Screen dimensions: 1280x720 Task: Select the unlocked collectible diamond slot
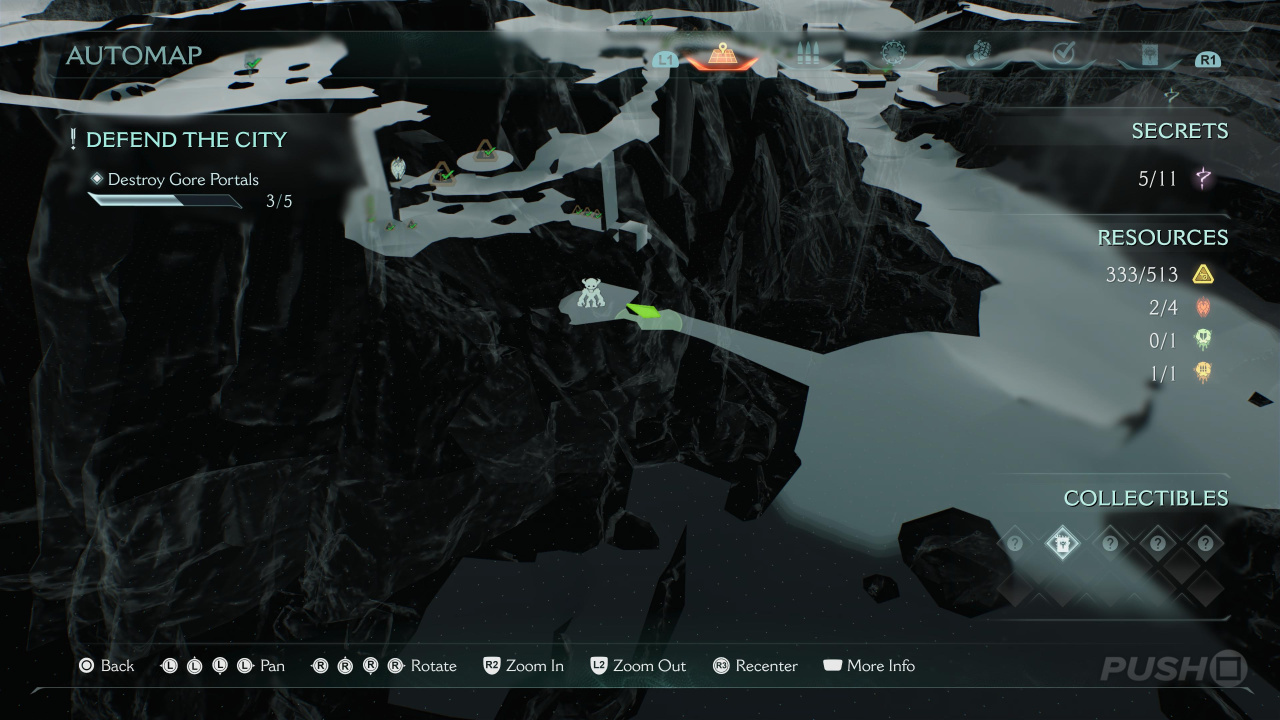click(1061, 543)
